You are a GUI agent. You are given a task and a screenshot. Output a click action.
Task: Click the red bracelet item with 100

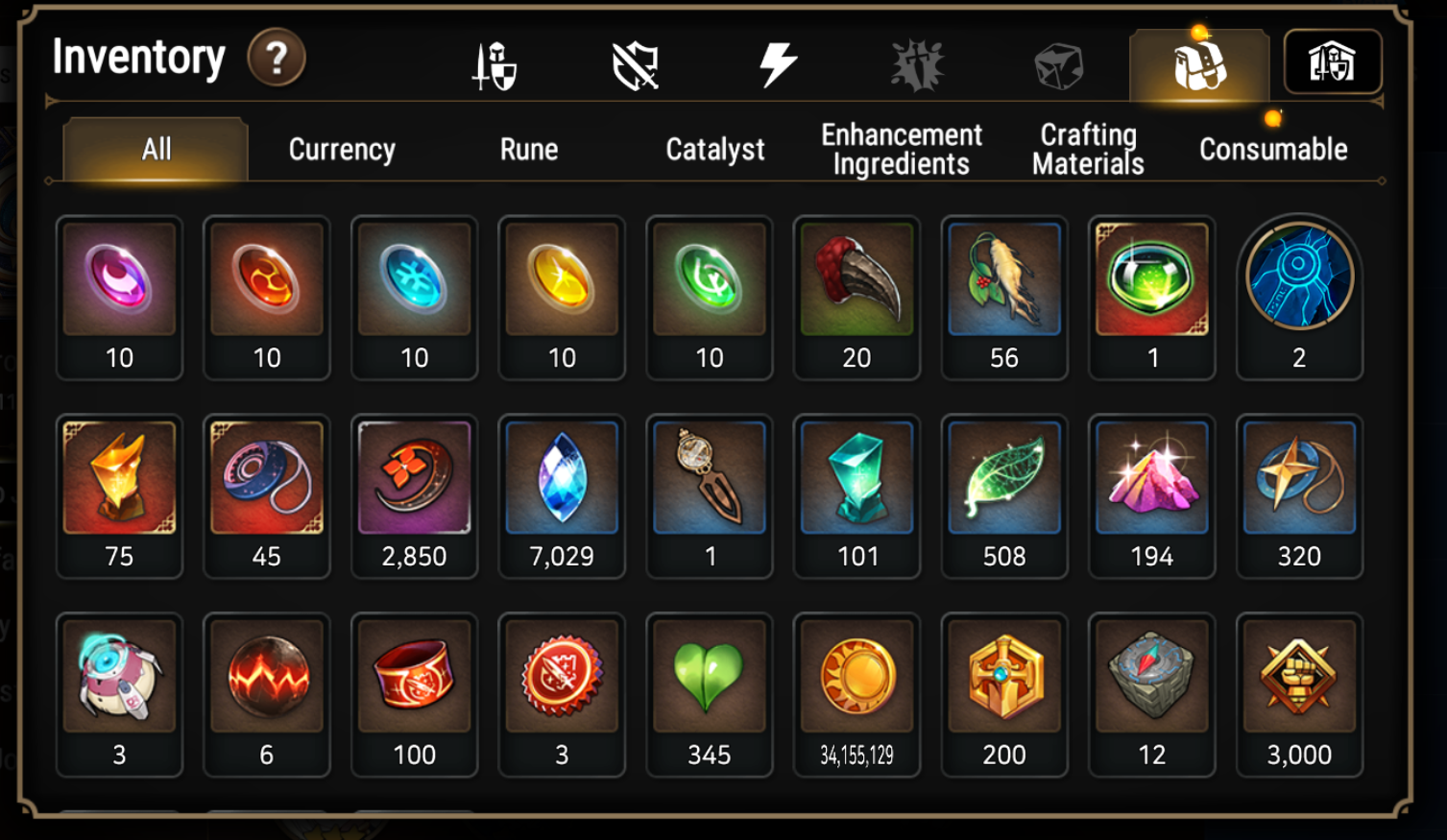coord(414,694)
